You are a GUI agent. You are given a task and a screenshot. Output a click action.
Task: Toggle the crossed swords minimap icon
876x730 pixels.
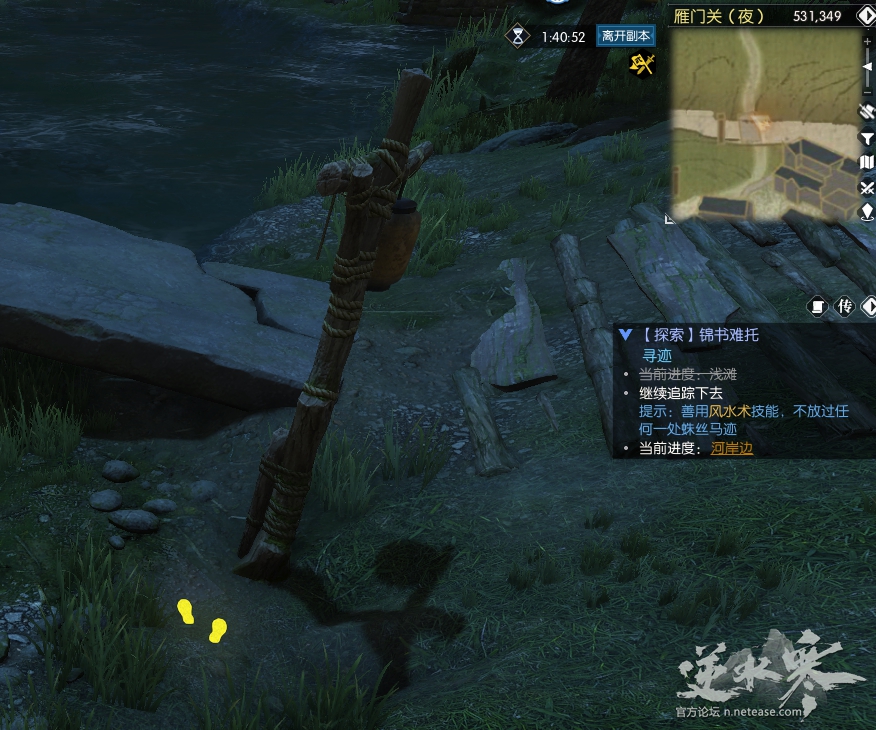pyautogui.click(x=867, y=187)
